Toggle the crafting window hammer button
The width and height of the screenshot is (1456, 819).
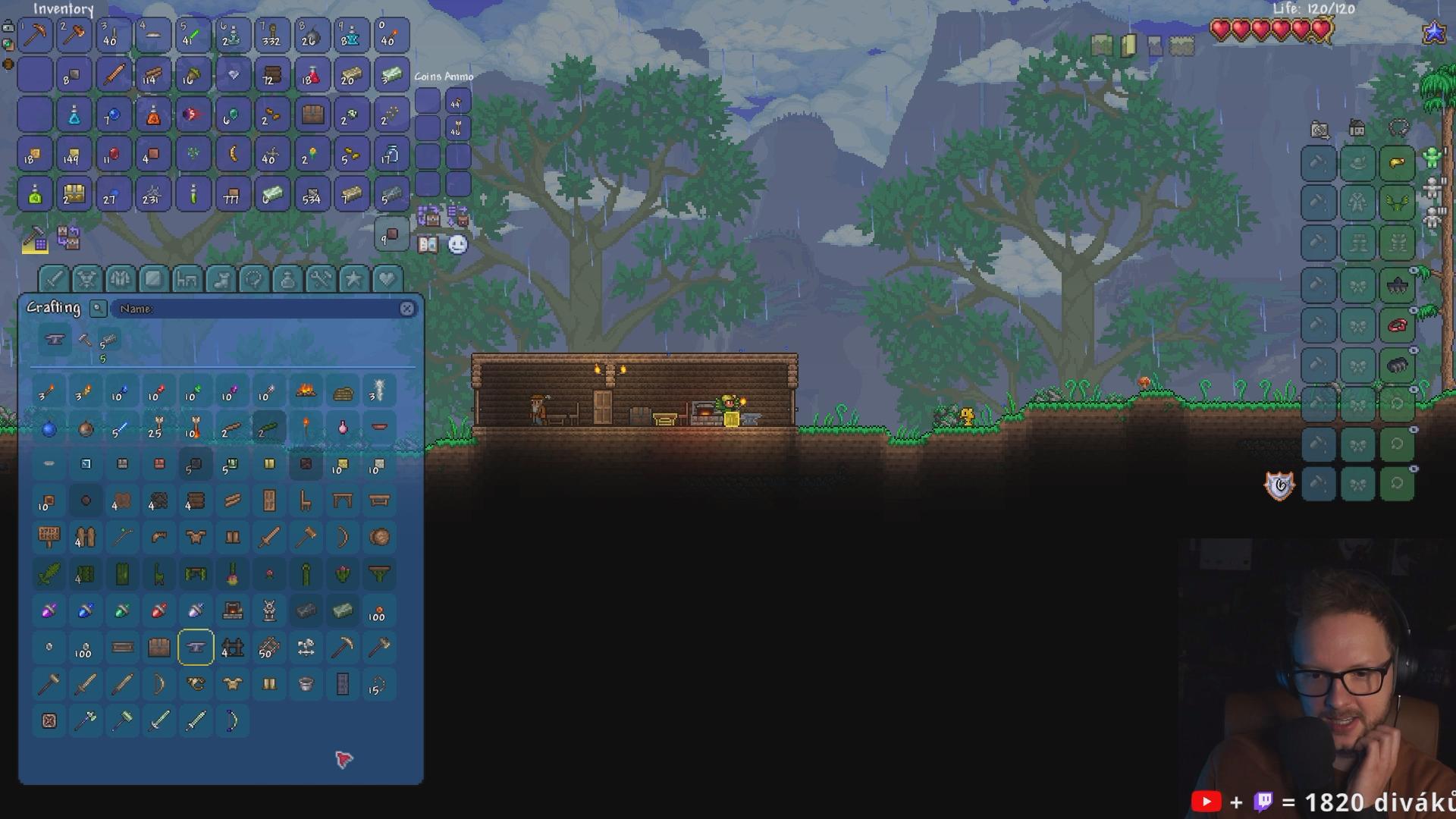click(35, 240)
